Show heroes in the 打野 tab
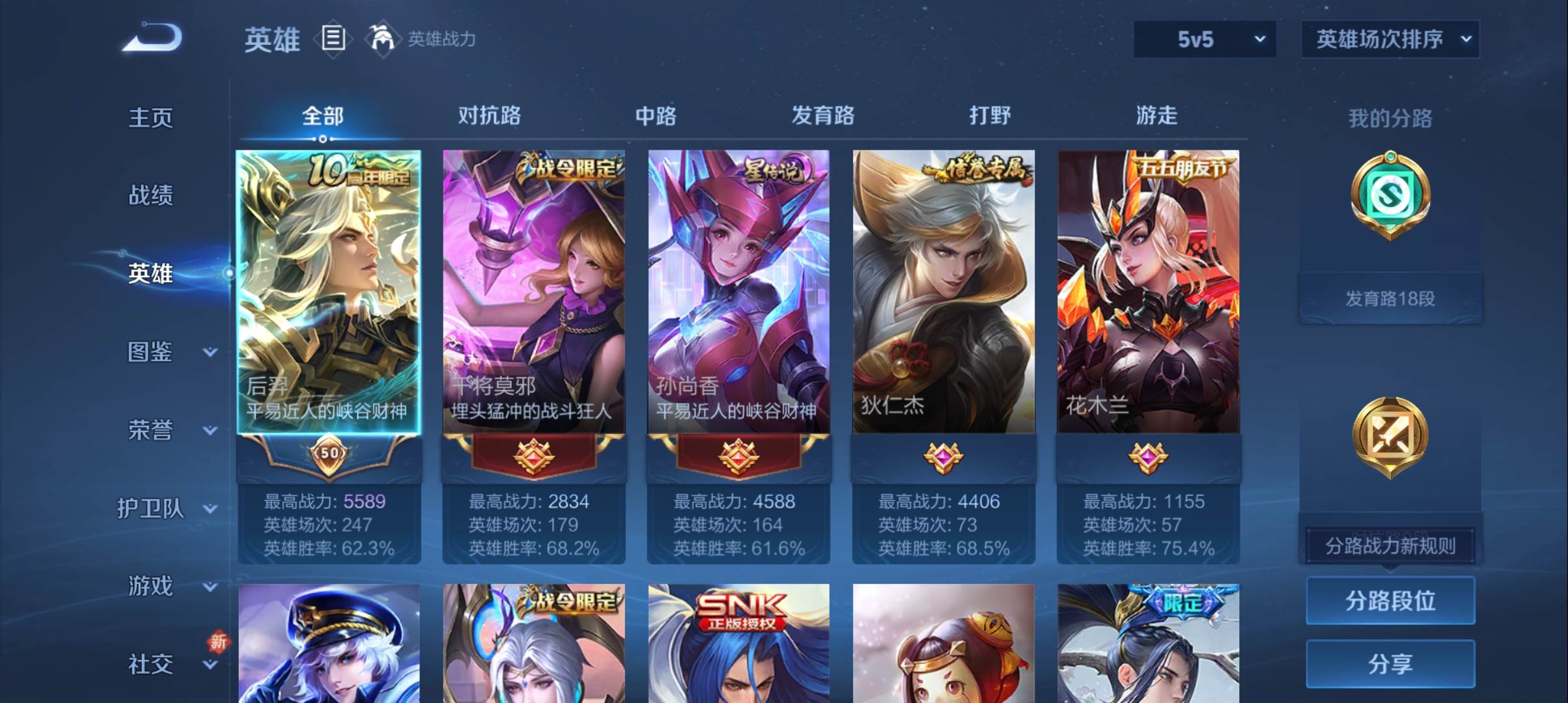Image resolution: width=1568 pixels, height=703 pixels. coord(990,116)
